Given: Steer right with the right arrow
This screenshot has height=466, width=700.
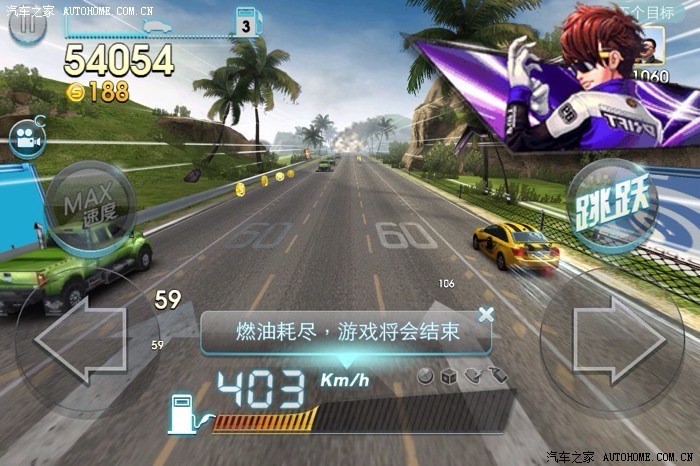Looking at the screenshot, I should click(611, 340).
